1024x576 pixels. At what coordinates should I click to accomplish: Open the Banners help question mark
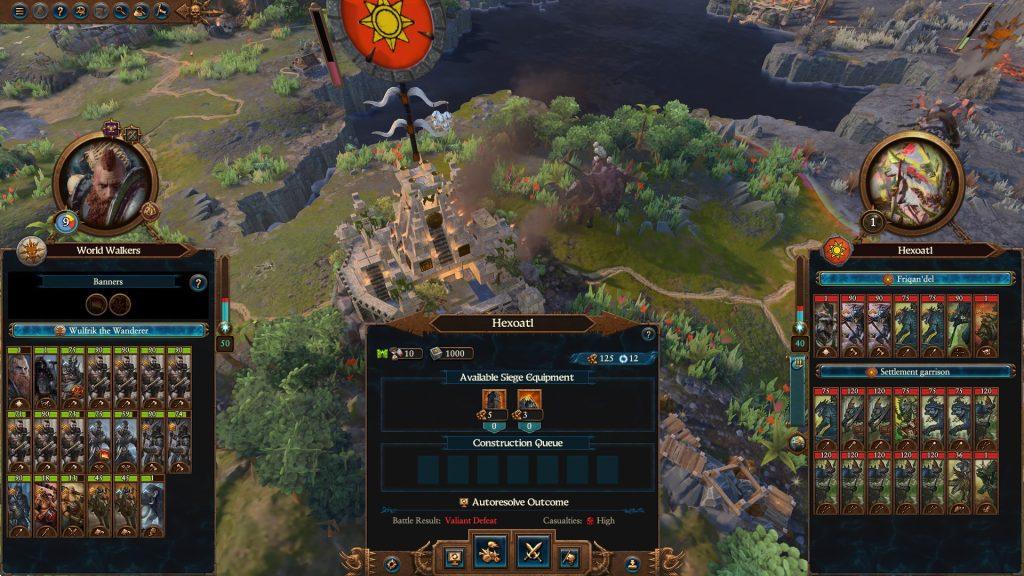tap(197, 283)
